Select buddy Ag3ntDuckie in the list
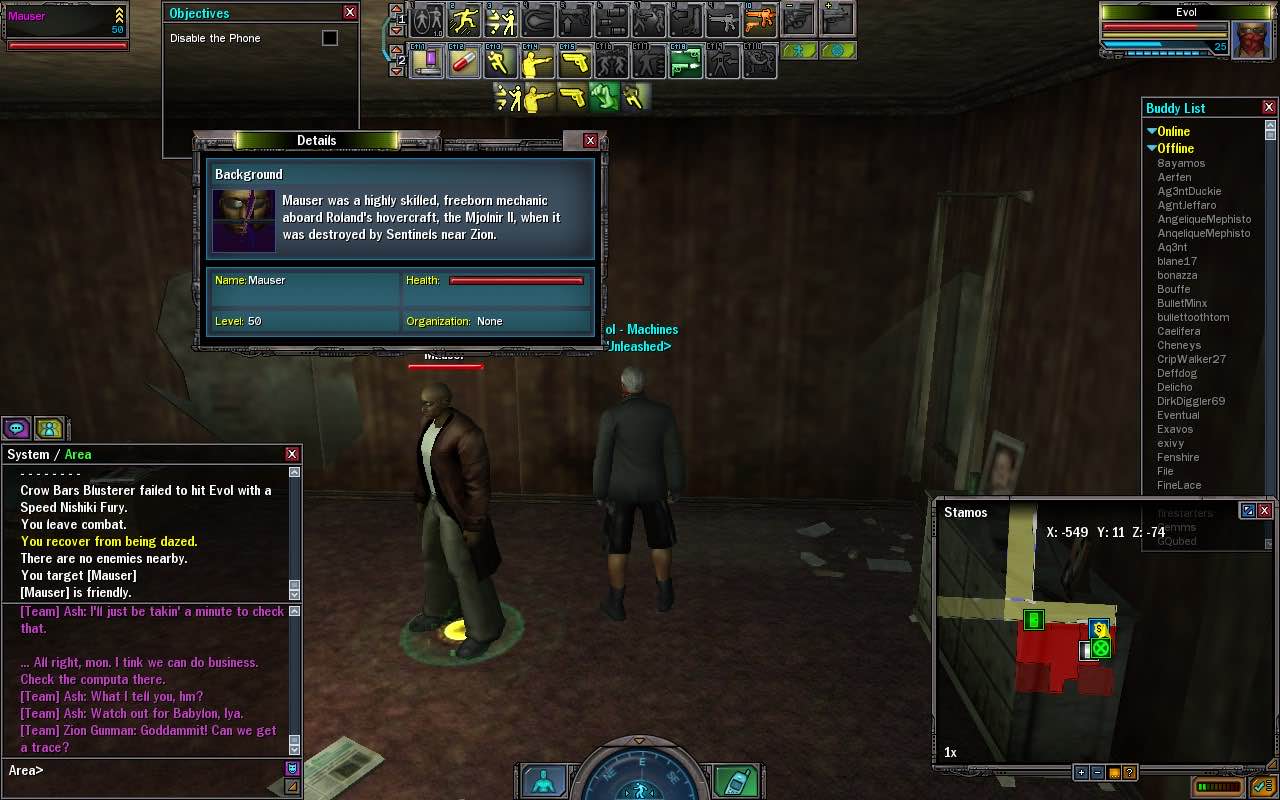Viewport: 1280px width, 800px height. (1189, 191)
